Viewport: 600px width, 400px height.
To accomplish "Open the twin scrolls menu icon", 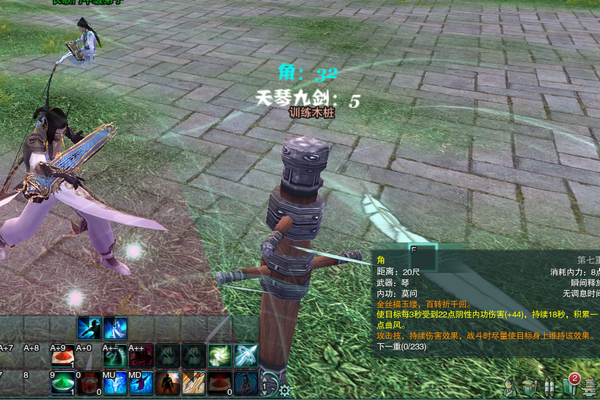I will (551, 387).
